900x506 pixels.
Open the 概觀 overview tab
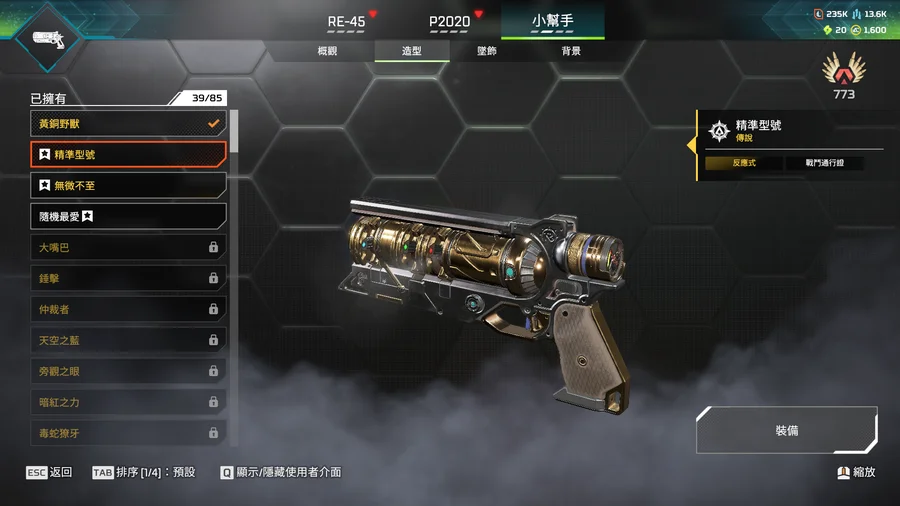click(x=327, y=51)
